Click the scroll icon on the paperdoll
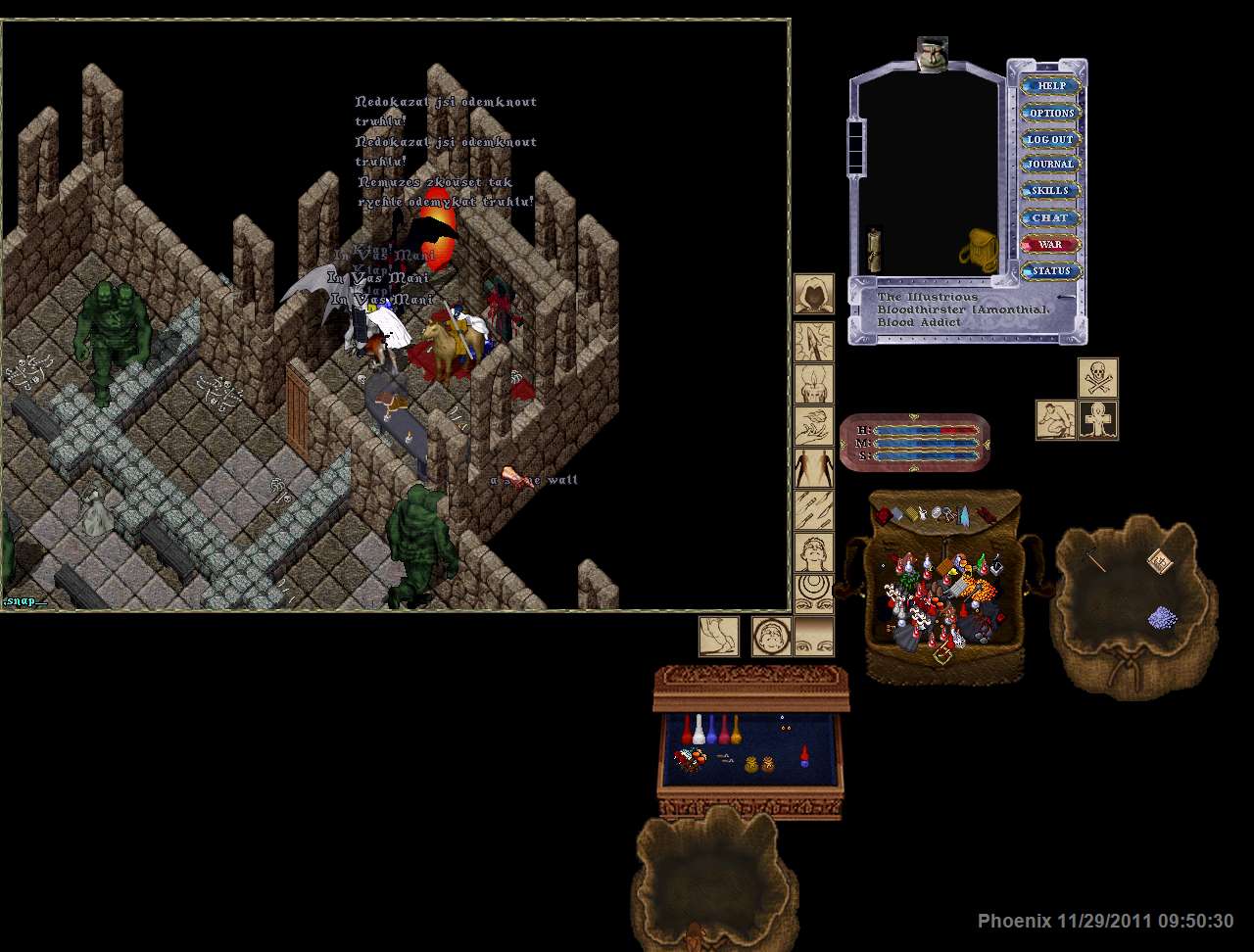Viewport: 1254px width, 952px height. pyautogui.click(x=875, y=251)
